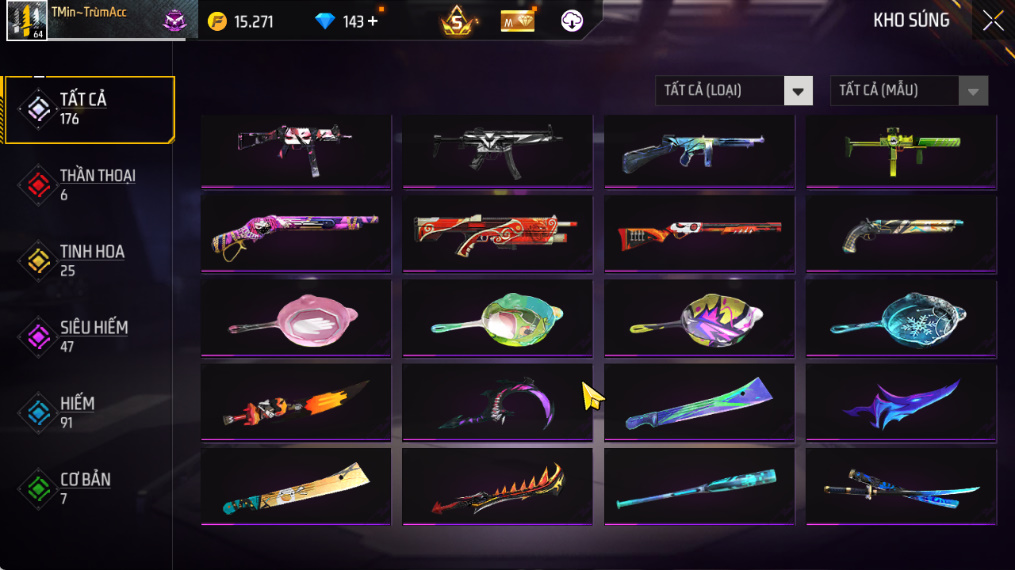The width and height of the screenshot is (1015, 570).
Task: Choose the Cơ Bản tab
Action: point(88,488)
